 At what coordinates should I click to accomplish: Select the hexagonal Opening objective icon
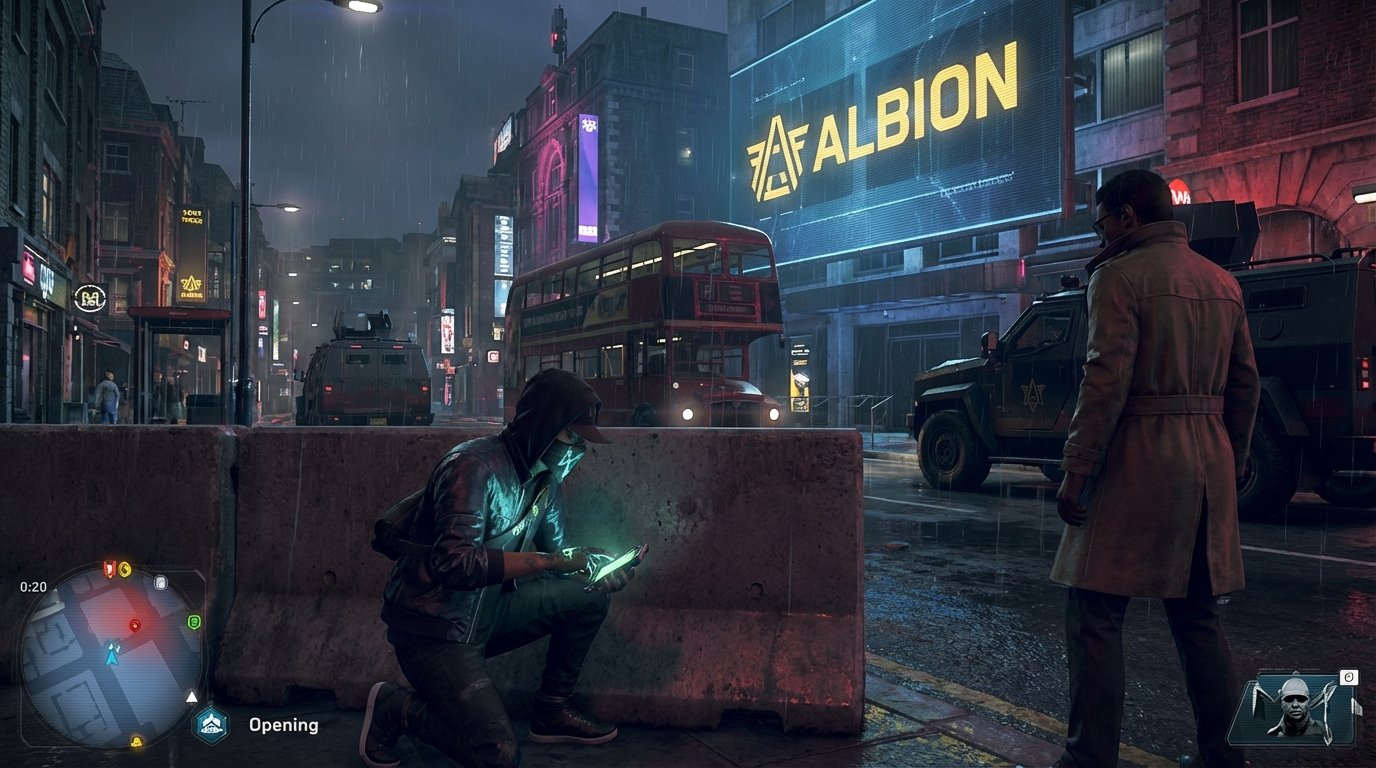(210, 722)
